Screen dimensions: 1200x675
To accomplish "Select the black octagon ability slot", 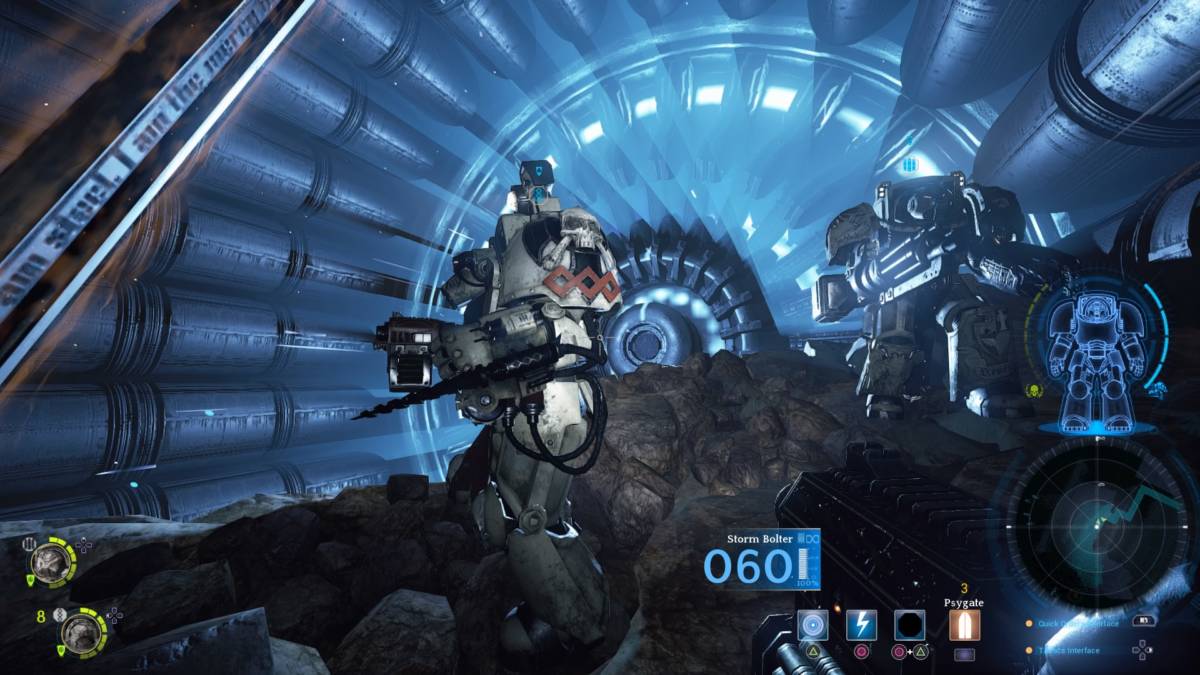I will tap(908, 624).
